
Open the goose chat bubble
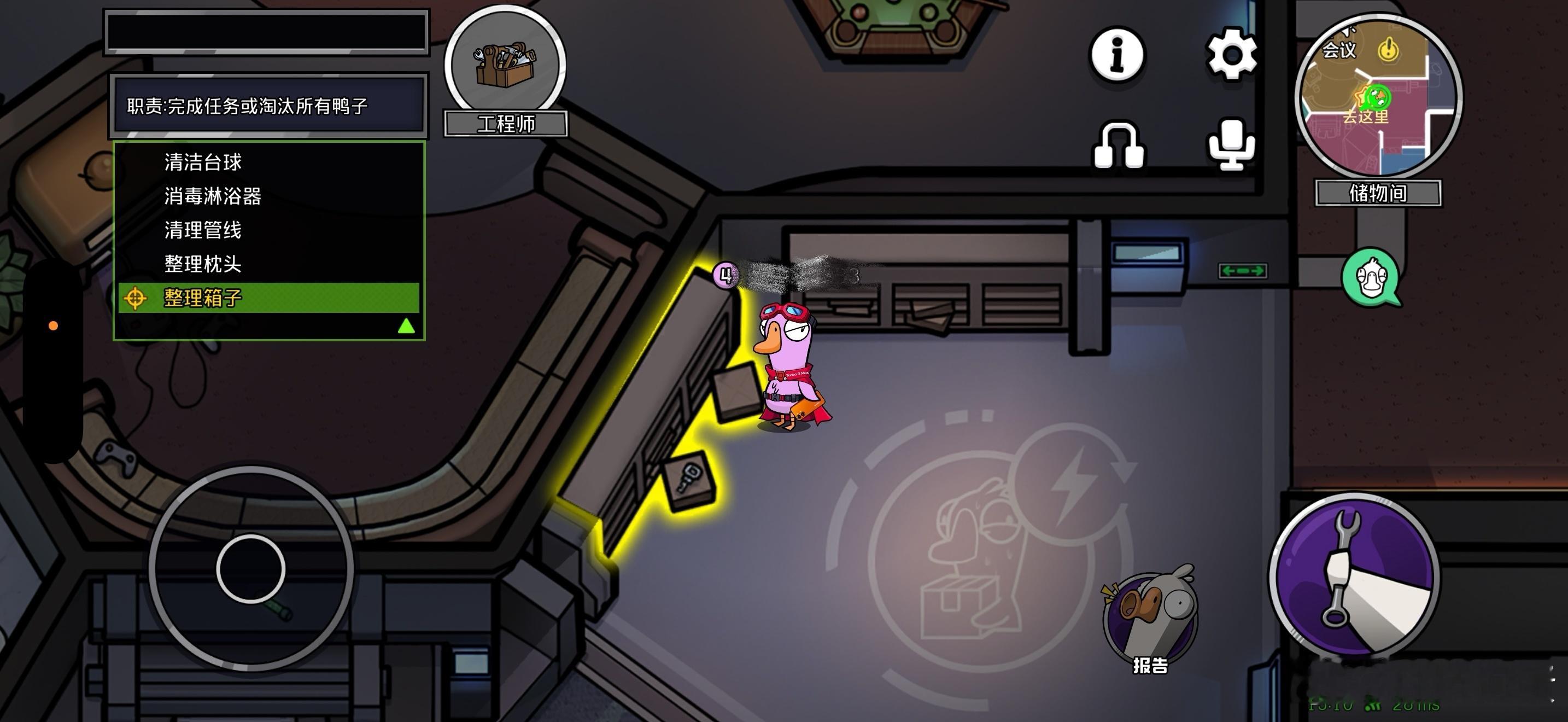(x=1371, y=278)
